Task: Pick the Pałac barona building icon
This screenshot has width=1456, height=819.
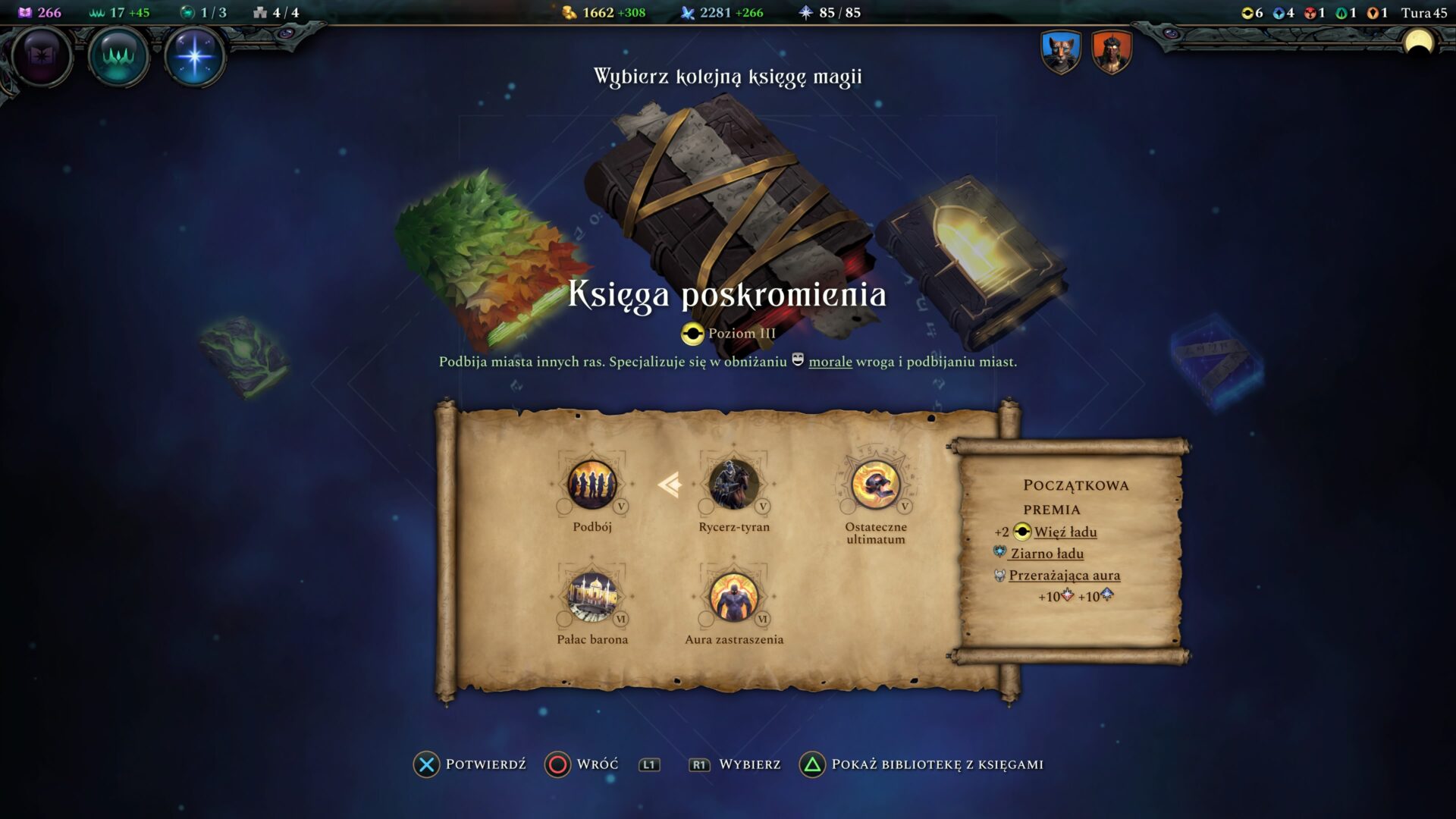Action: (592, 597)
